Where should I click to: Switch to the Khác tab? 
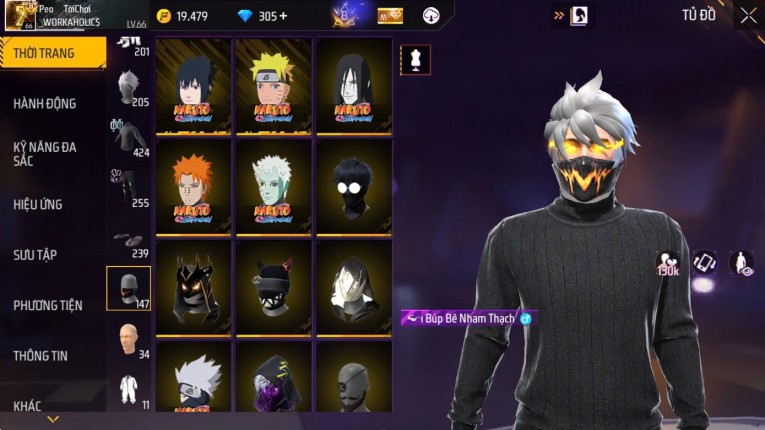point(28,405)
